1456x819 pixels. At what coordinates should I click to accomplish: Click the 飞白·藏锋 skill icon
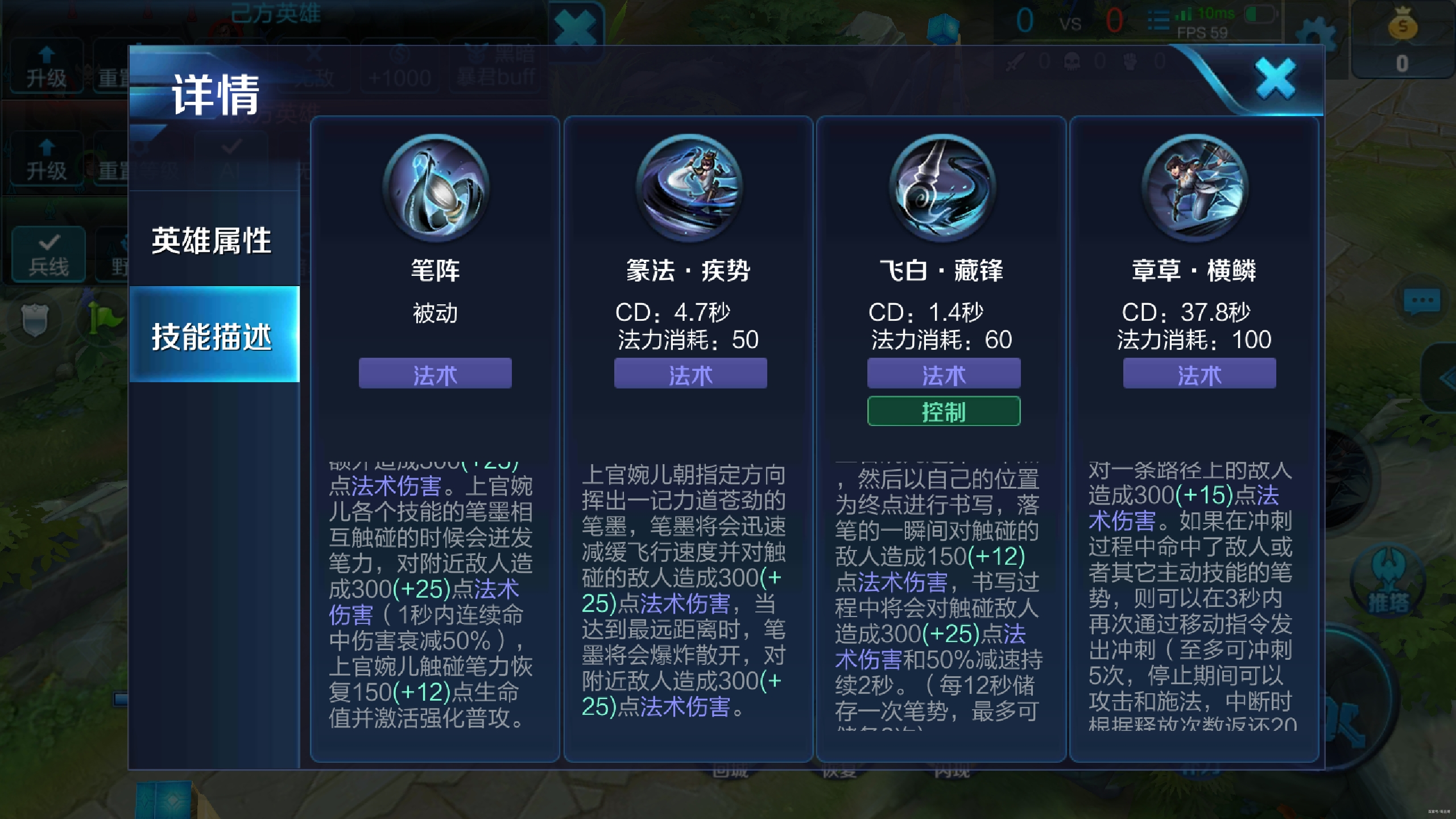(942, 188)
